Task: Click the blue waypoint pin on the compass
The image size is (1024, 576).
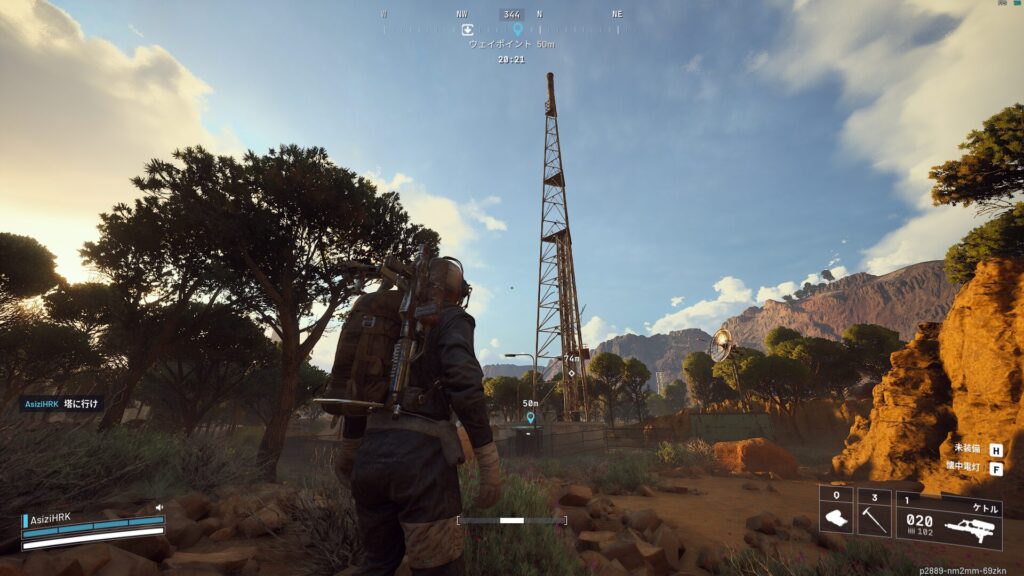Action: 517,30
